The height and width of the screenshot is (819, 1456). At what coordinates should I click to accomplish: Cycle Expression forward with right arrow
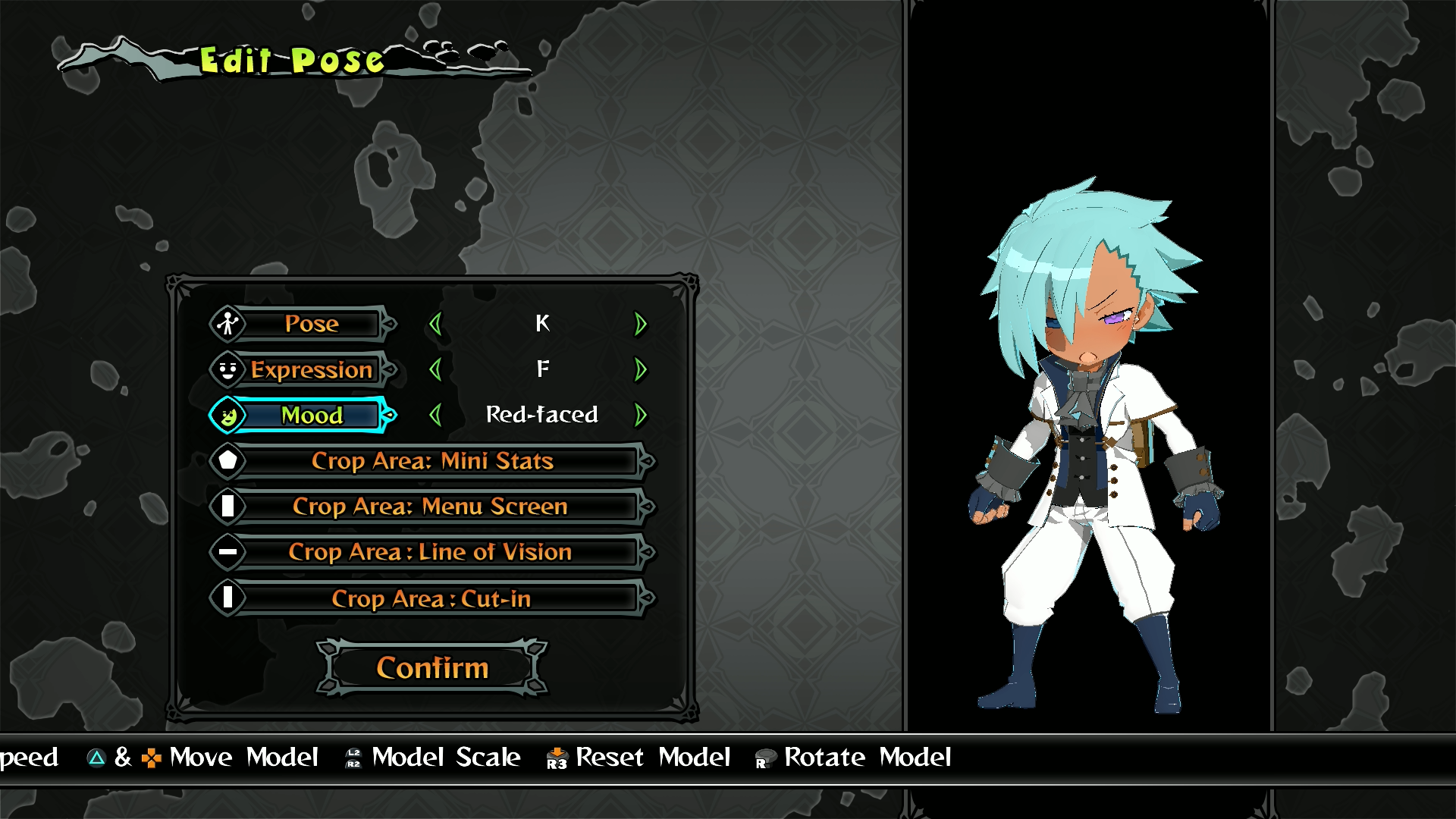click(x=641, y=370)
